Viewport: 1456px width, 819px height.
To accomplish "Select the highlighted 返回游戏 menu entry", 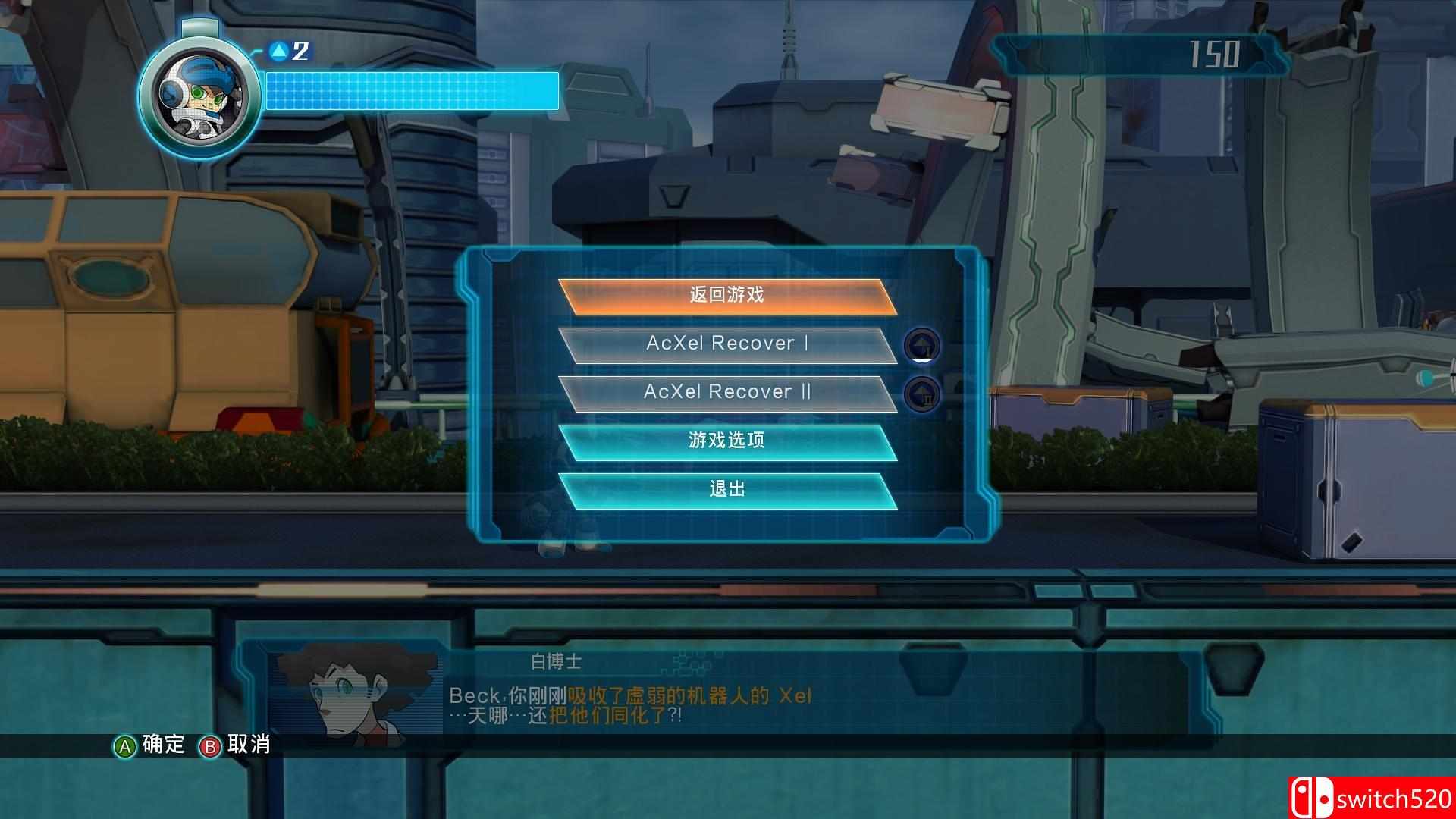I will pyautogui.click(x=726, y=295).
